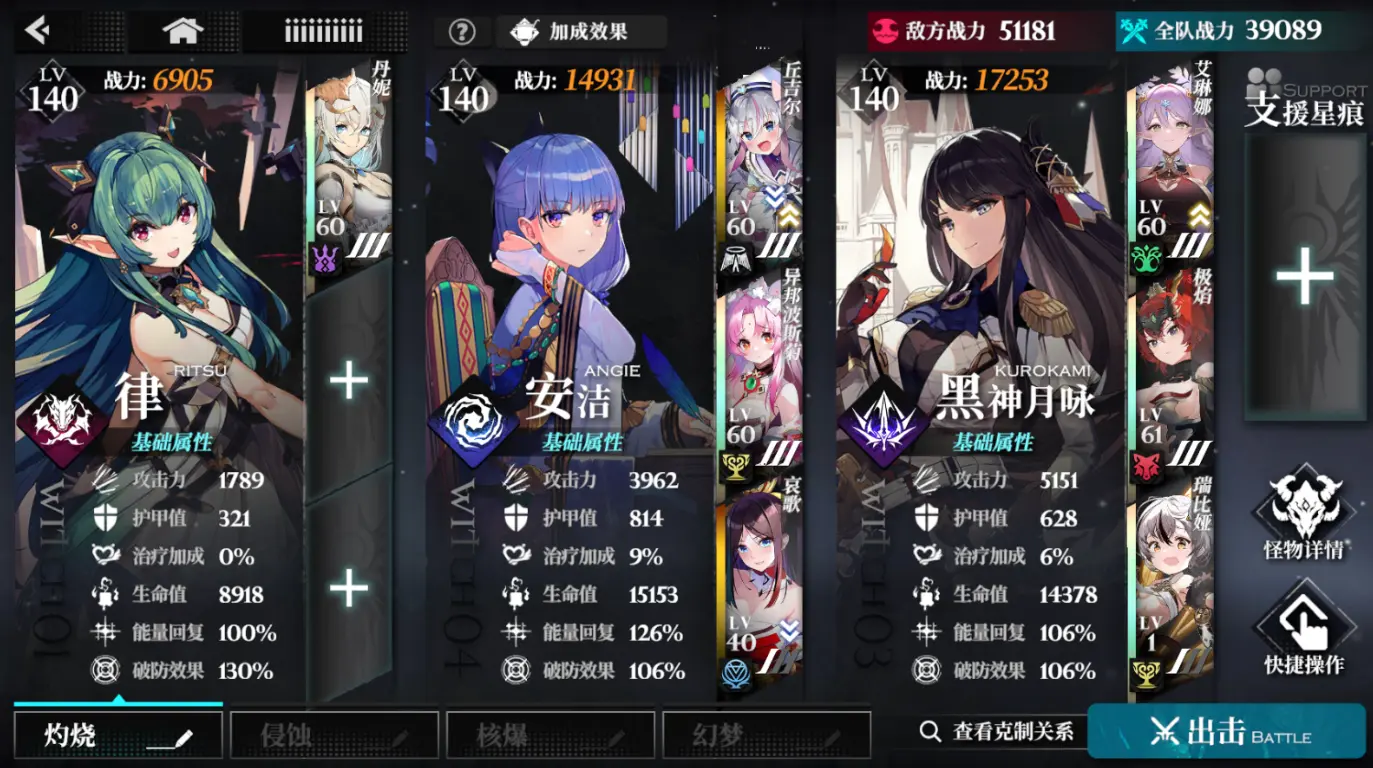This screenshot has height=768, width=1373.
Task: Open the 加成效果 buff effects panel
Action: pyautogui.click(x=585, y=31)
